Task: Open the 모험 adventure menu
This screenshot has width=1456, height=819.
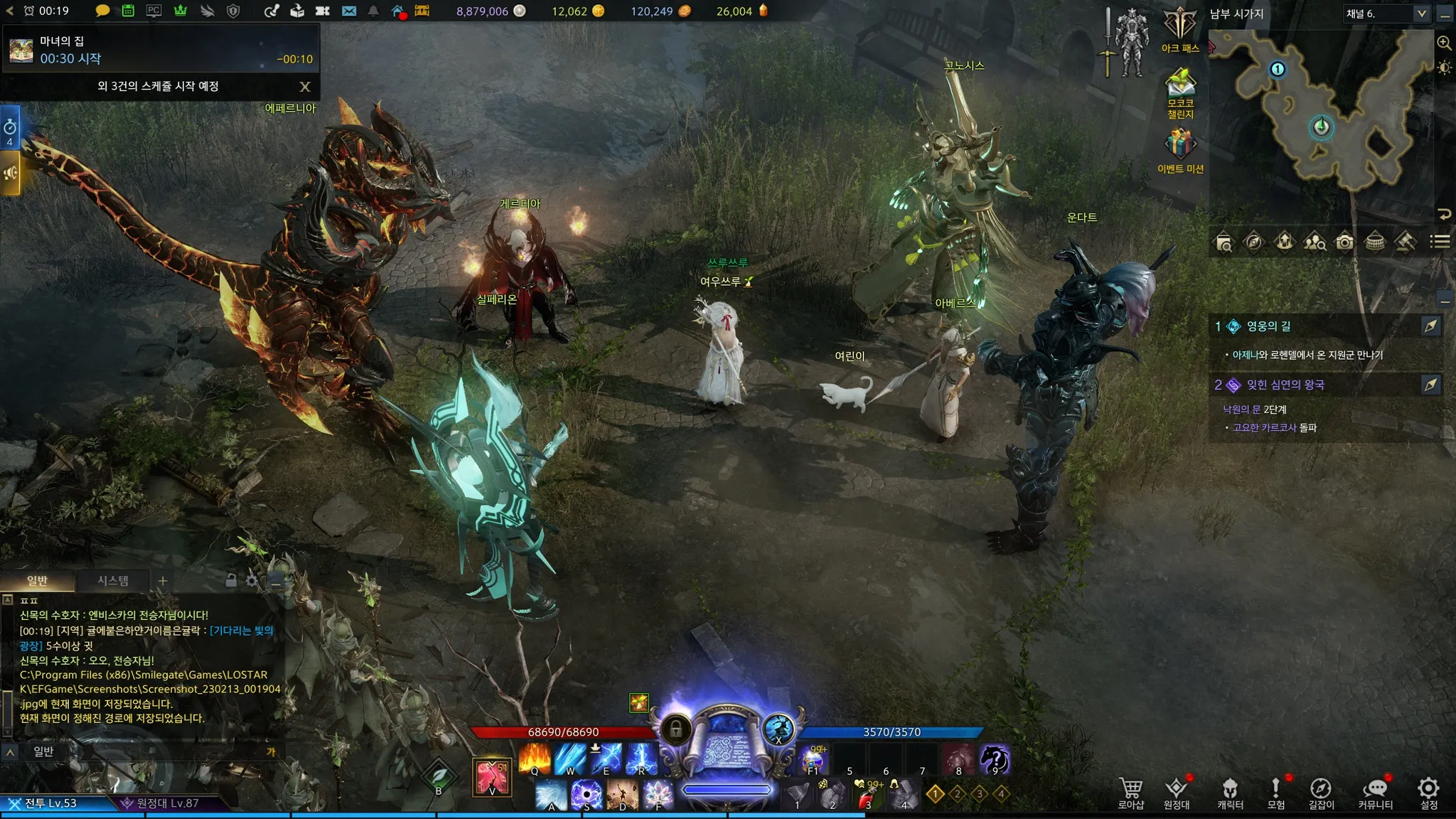Action: 1276,792
